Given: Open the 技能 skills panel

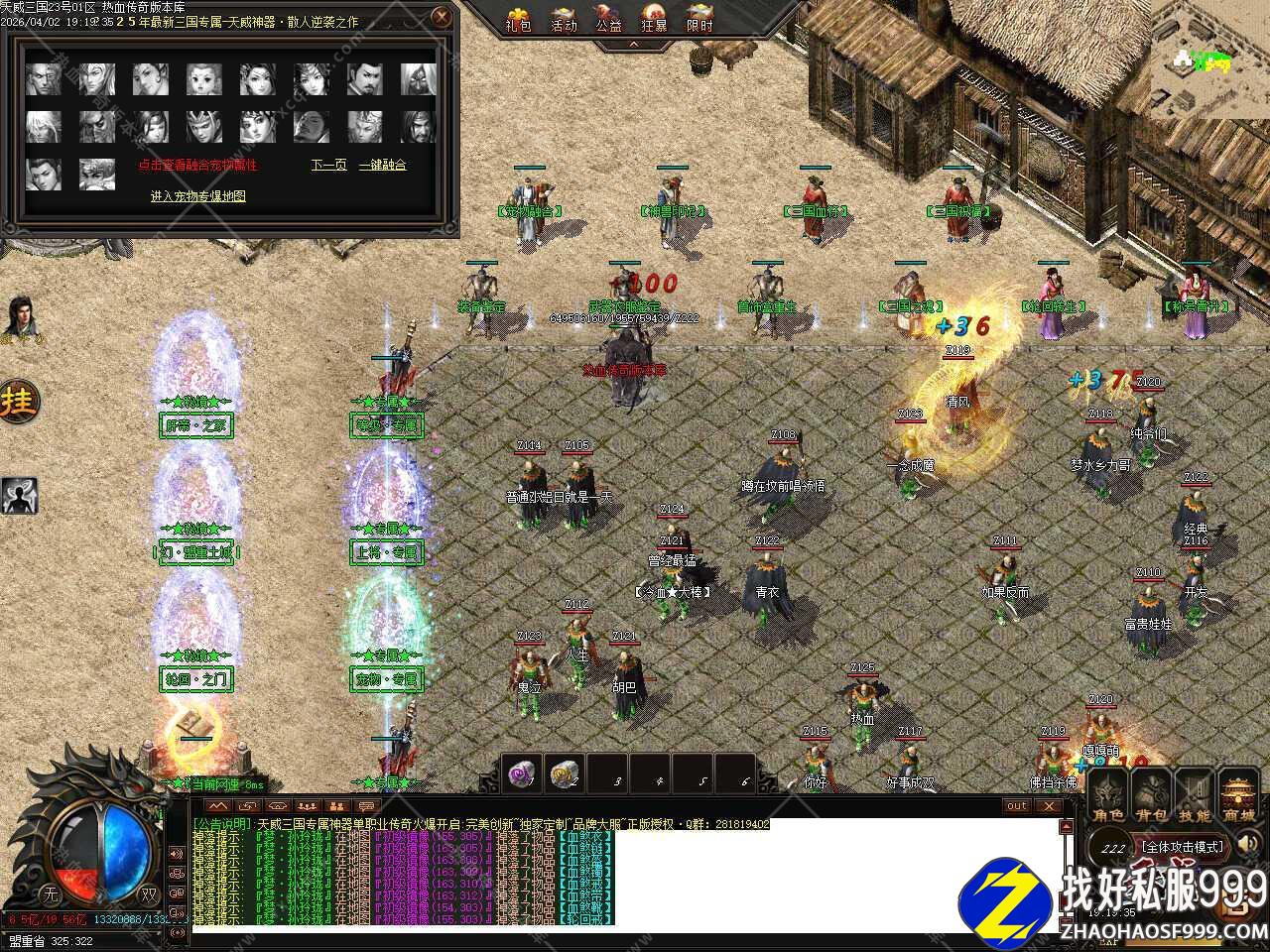Looking at the screenshot, I should [1194, 795].
